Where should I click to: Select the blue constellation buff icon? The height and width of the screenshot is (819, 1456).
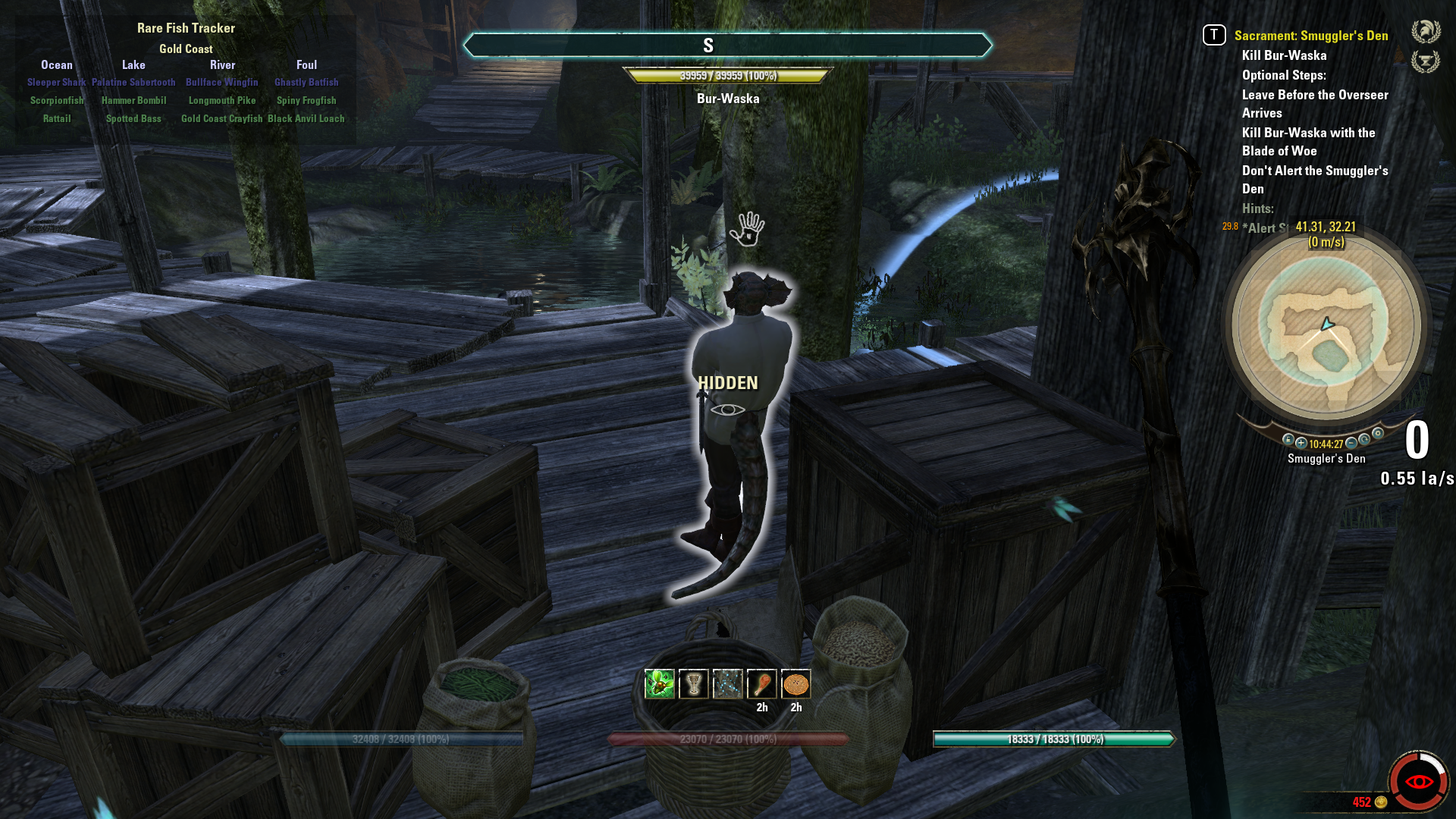click(728, 684)
